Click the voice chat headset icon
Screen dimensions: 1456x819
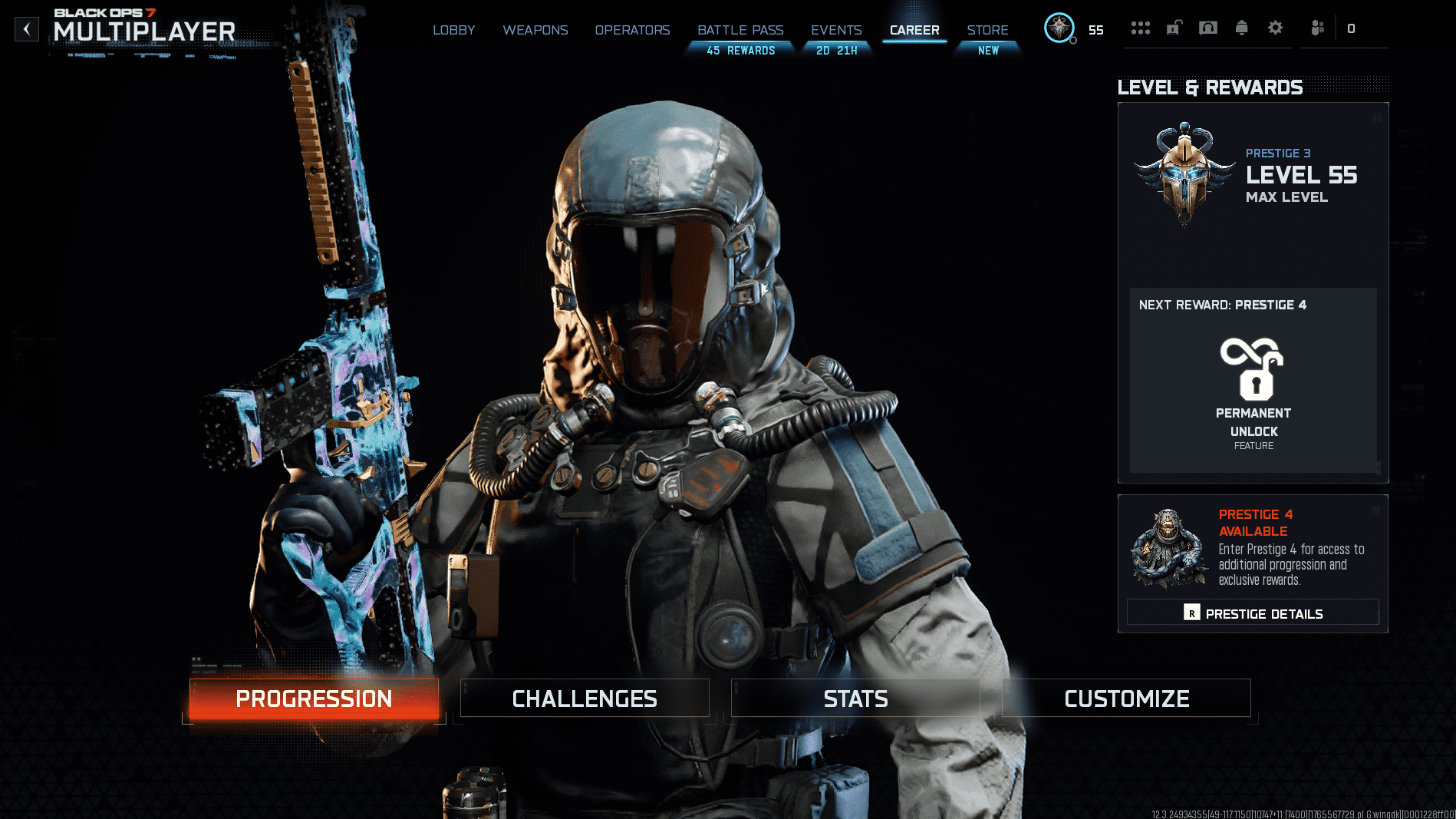(1208, 28)
